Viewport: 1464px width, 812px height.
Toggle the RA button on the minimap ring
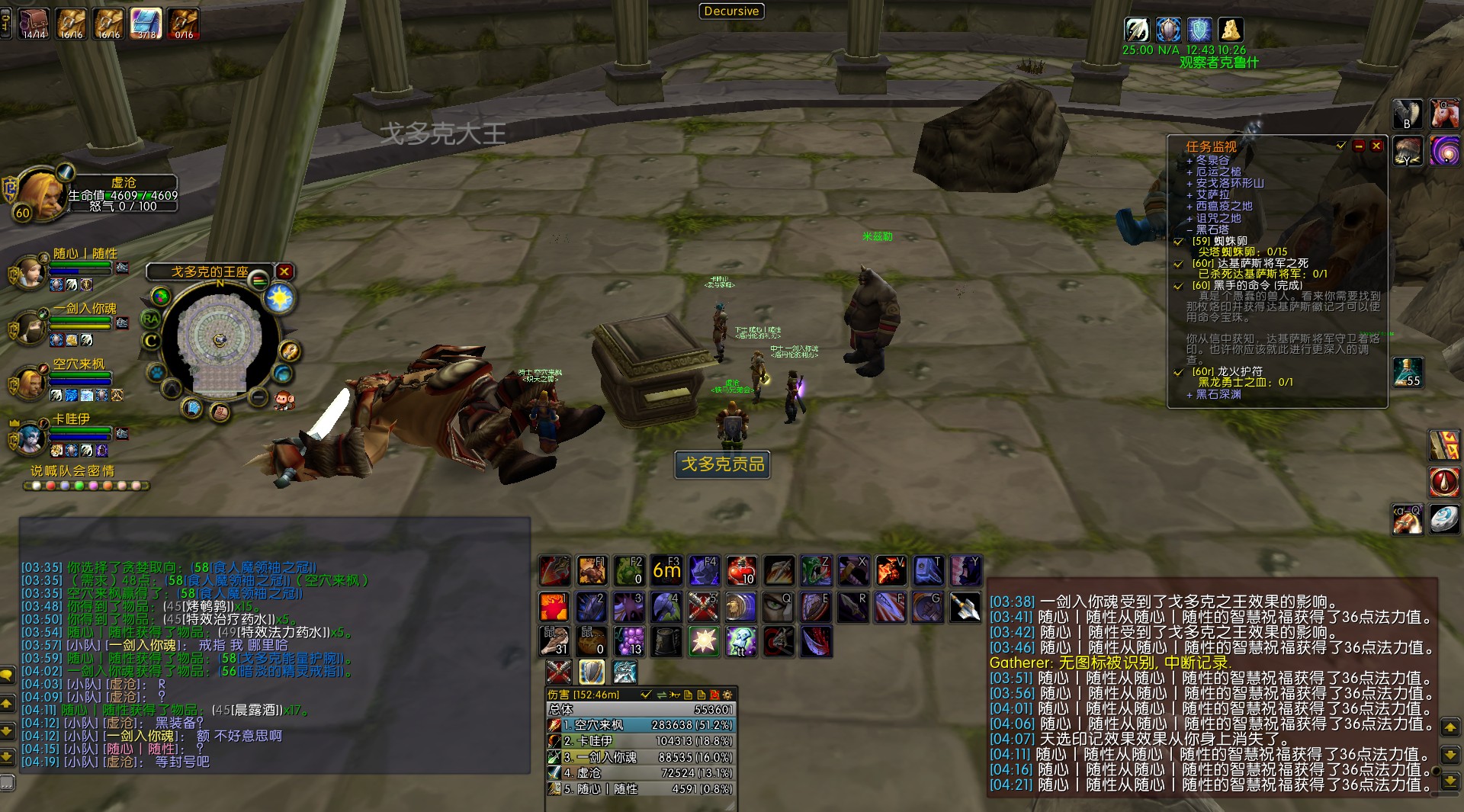[x=151, y=318]
